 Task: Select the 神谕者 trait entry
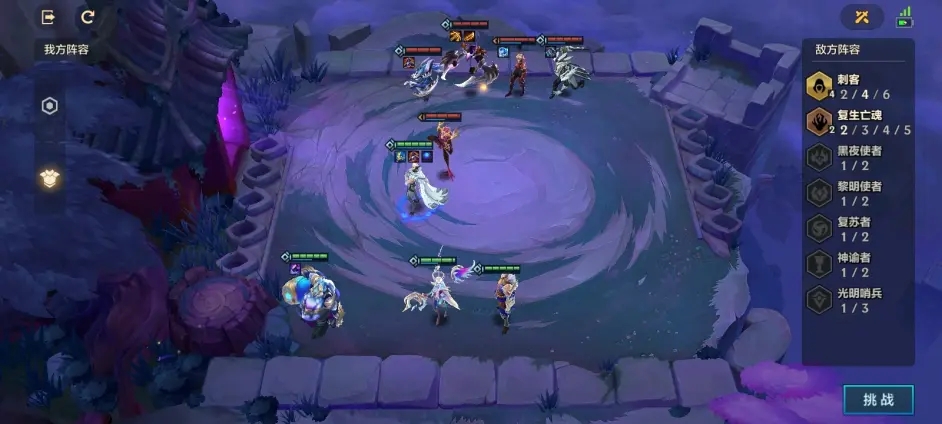[x=858, y=264]
